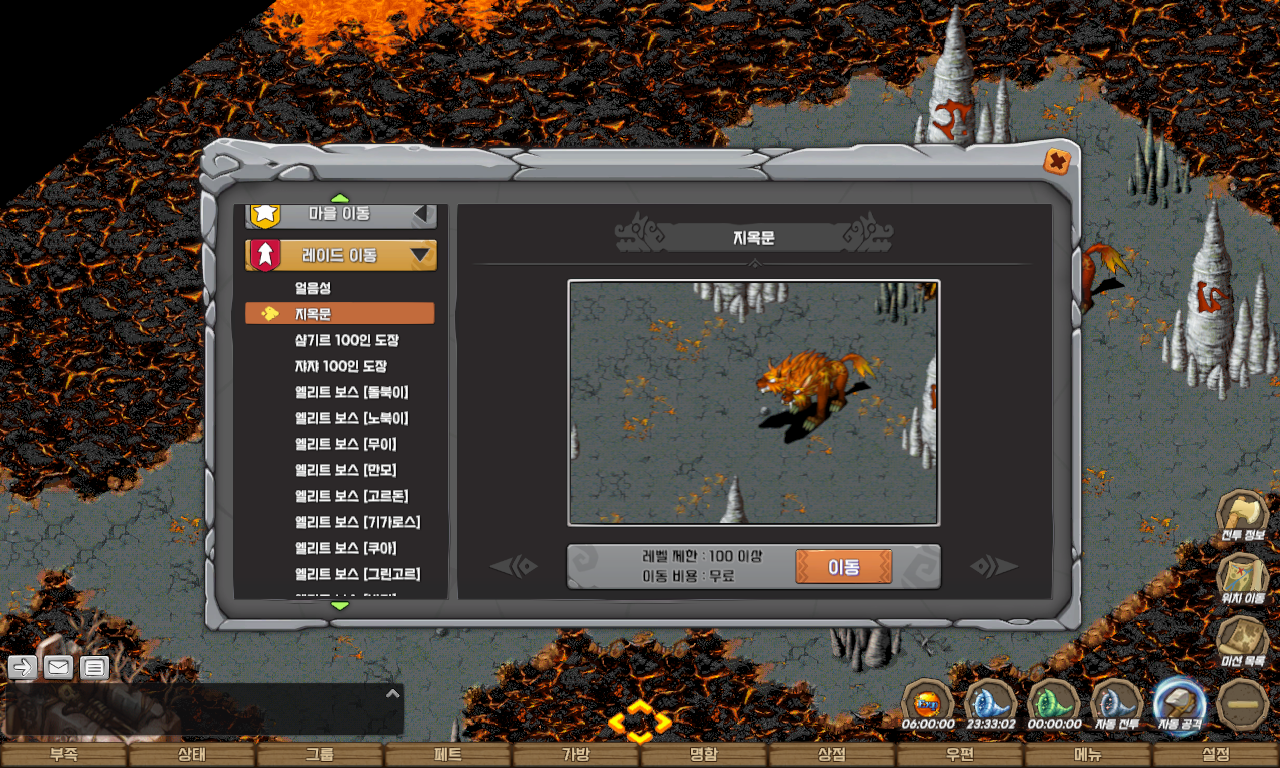Screen dimensions: 1280x768
Task: Click the envelope mail button above chat
Action: (x=58, y=667)
